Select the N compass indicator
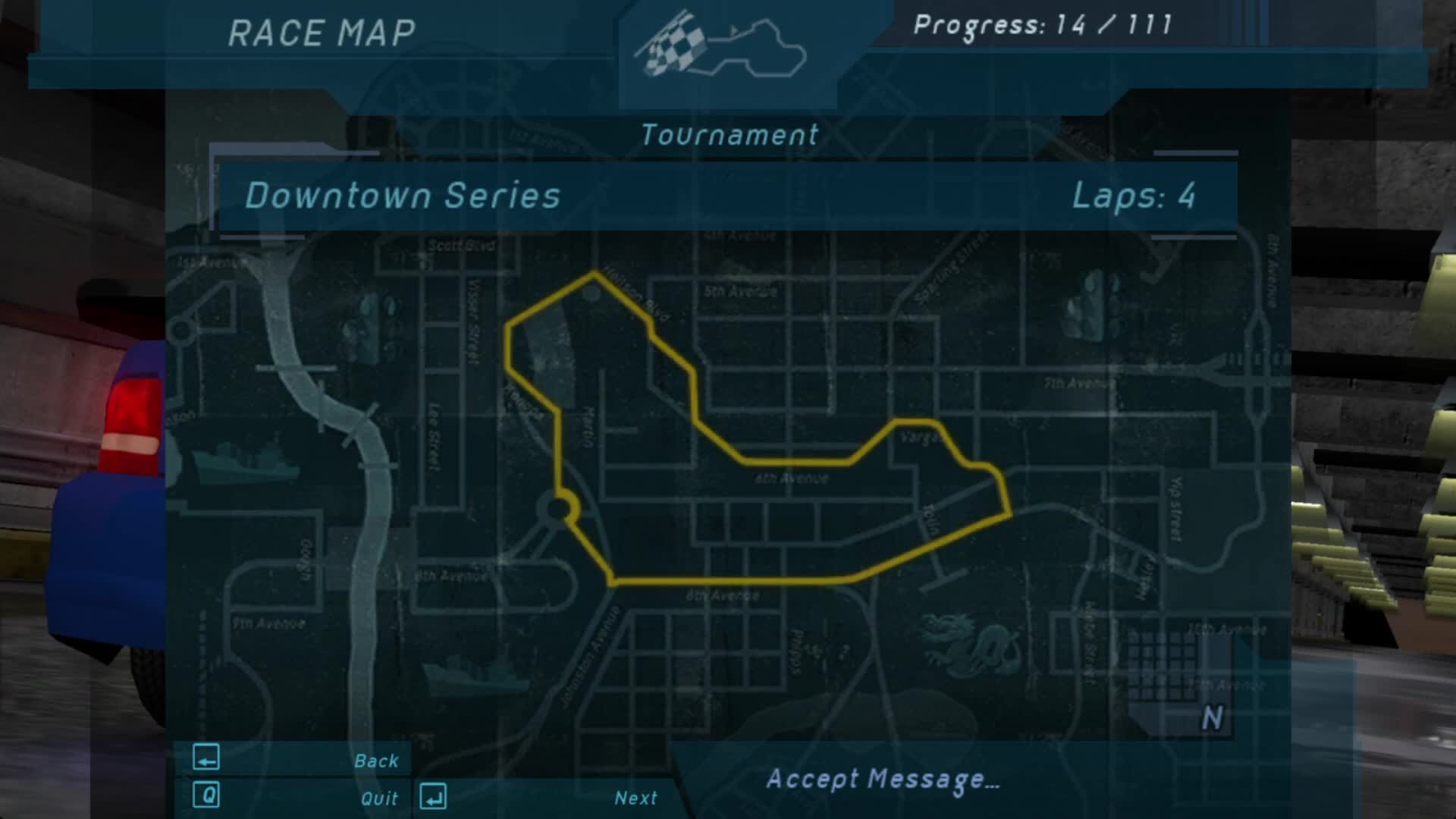 pos(1212,716)
